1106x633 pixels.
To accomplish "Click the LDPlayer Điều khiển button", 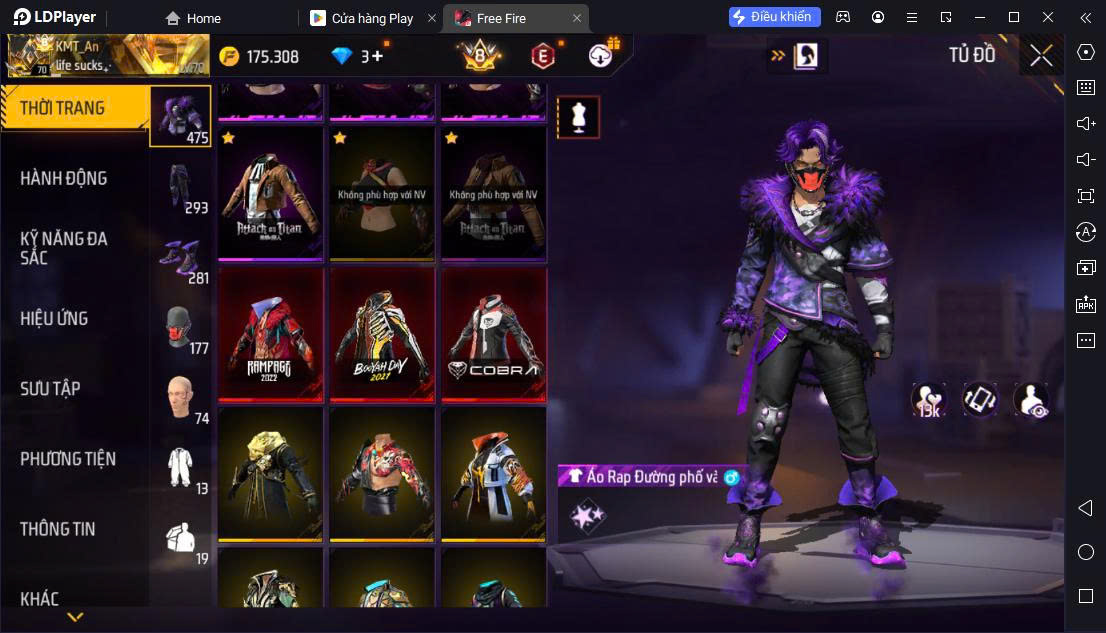I will pos(775,17).
